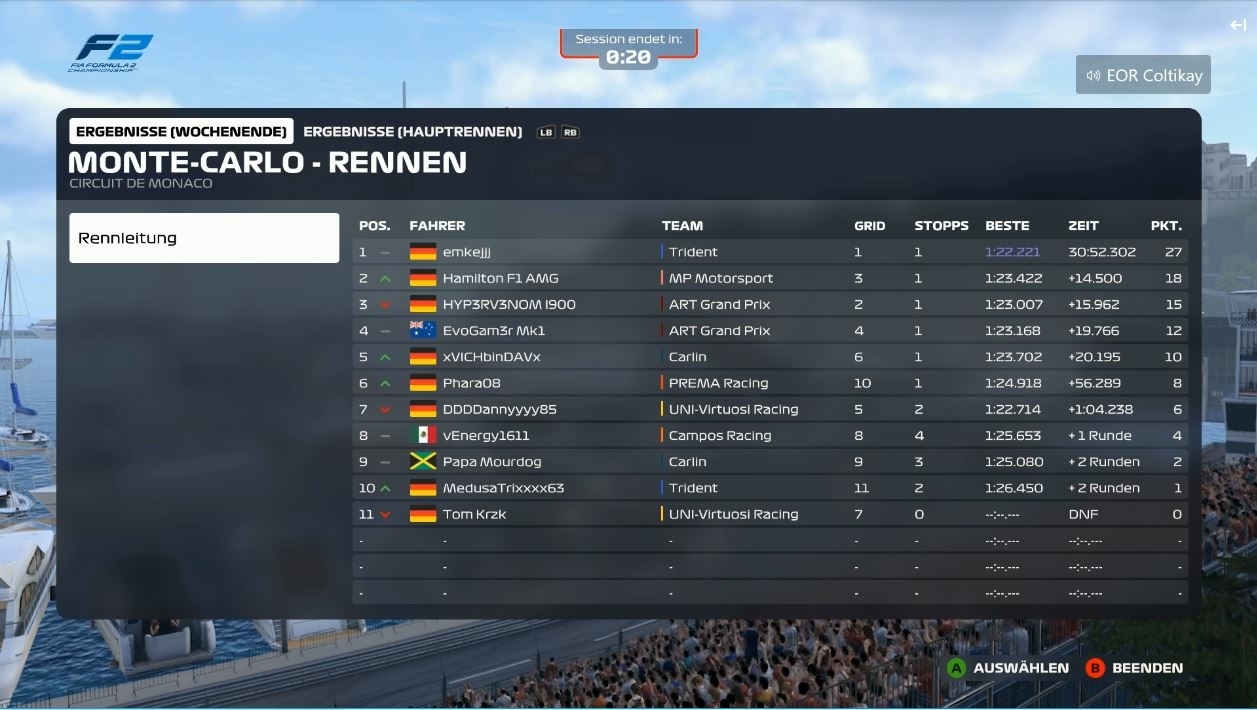Open the Ergebnisse (Hauptrennen) tab
This screenshot has height=710, width=1257.
coord(412,131)
